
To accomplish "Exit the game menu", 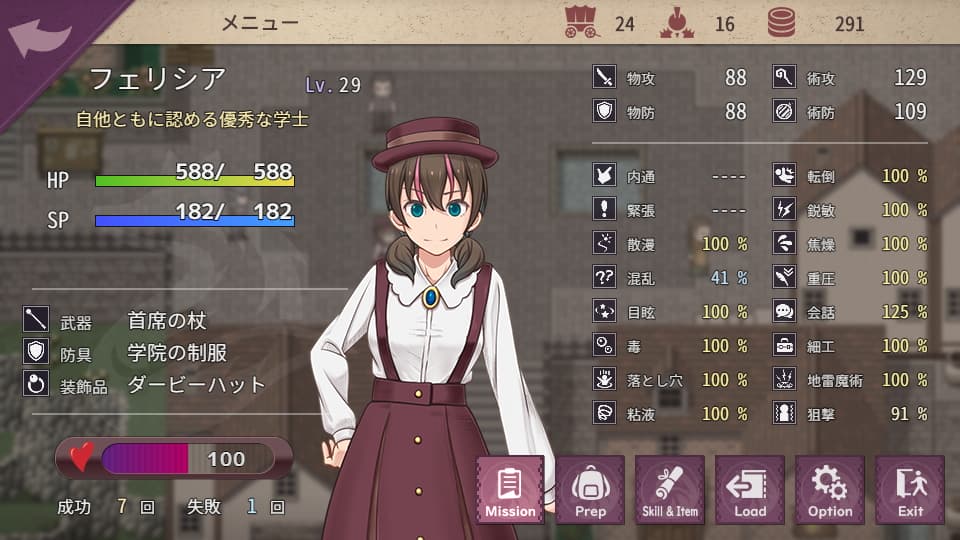I will [910, 490].
